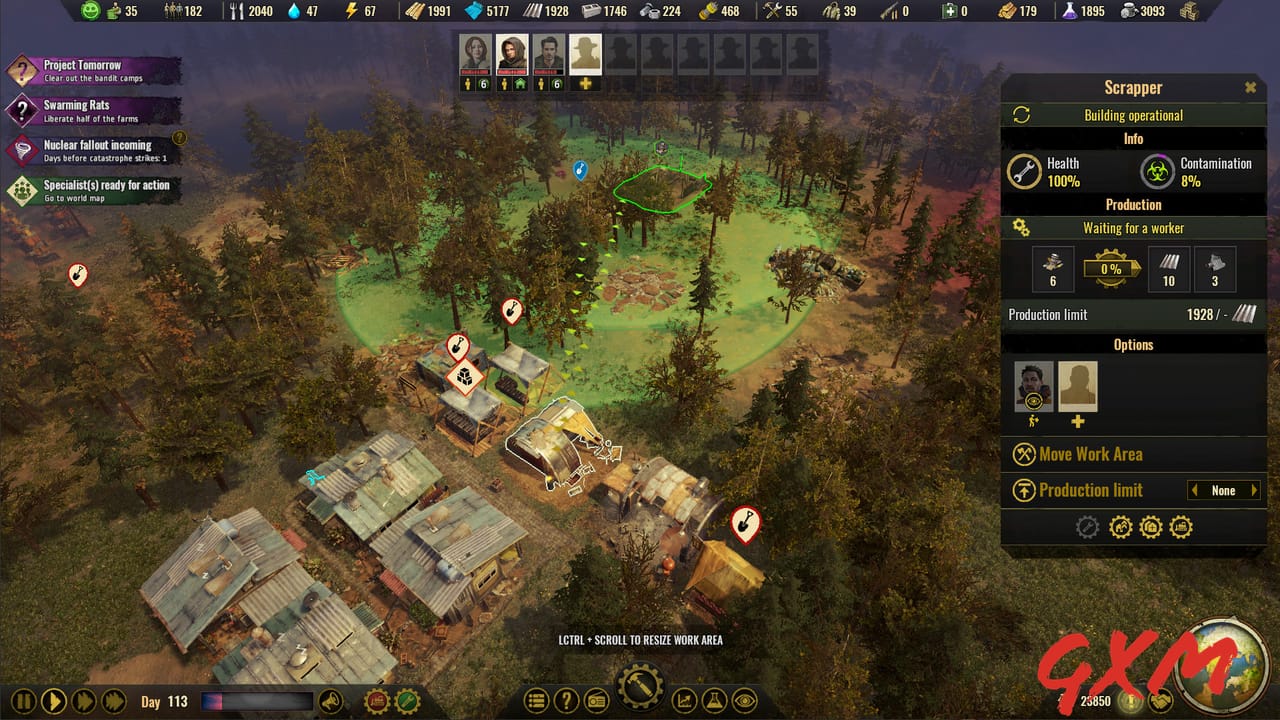This screenshot has height=720, width=1280.
Task: Click the question mark help icon
Action: point(567,701)
